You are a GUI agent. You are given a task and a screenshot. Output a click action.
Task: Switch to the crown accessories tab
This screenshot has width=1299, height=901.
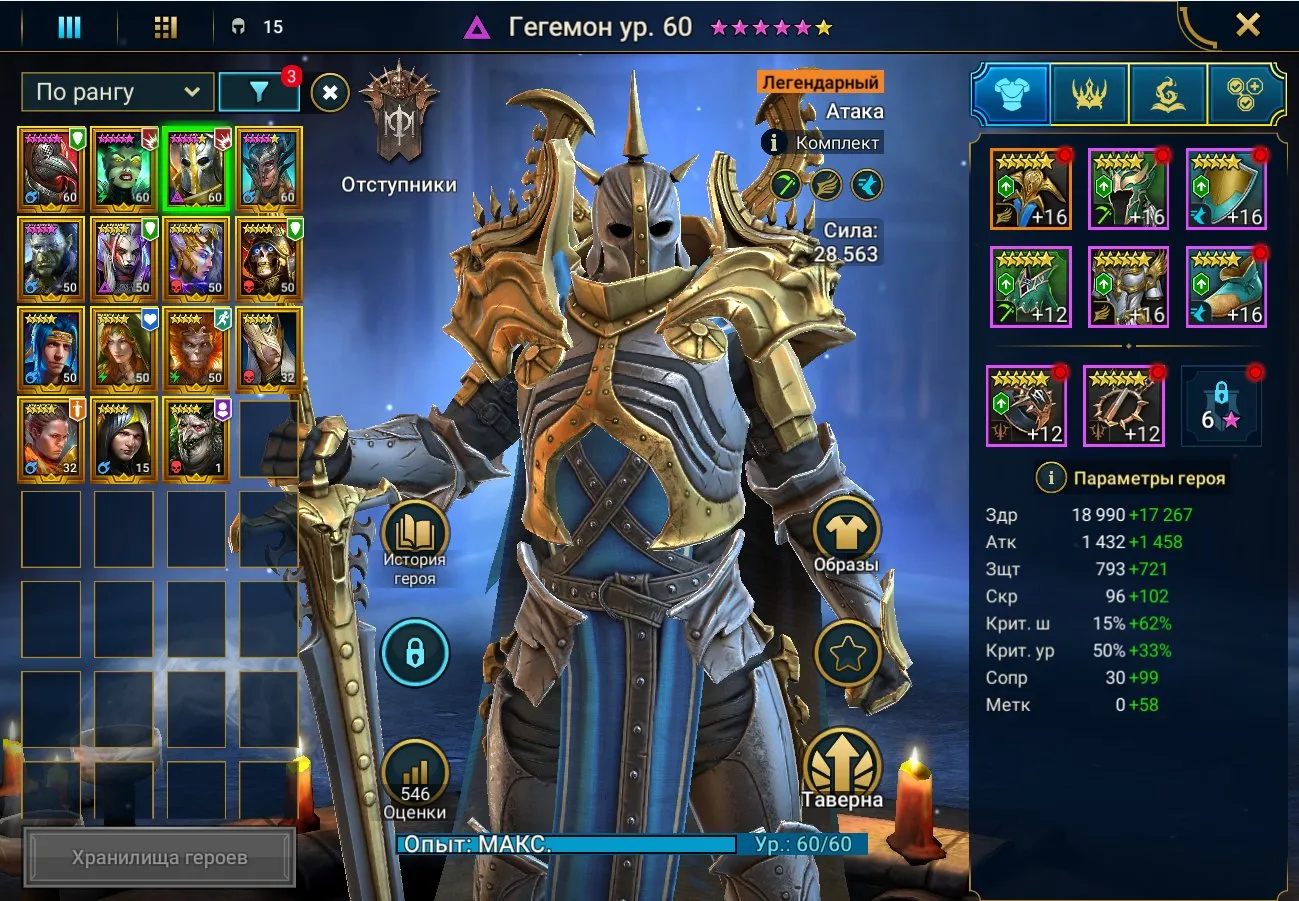(x=1088, y=92)
